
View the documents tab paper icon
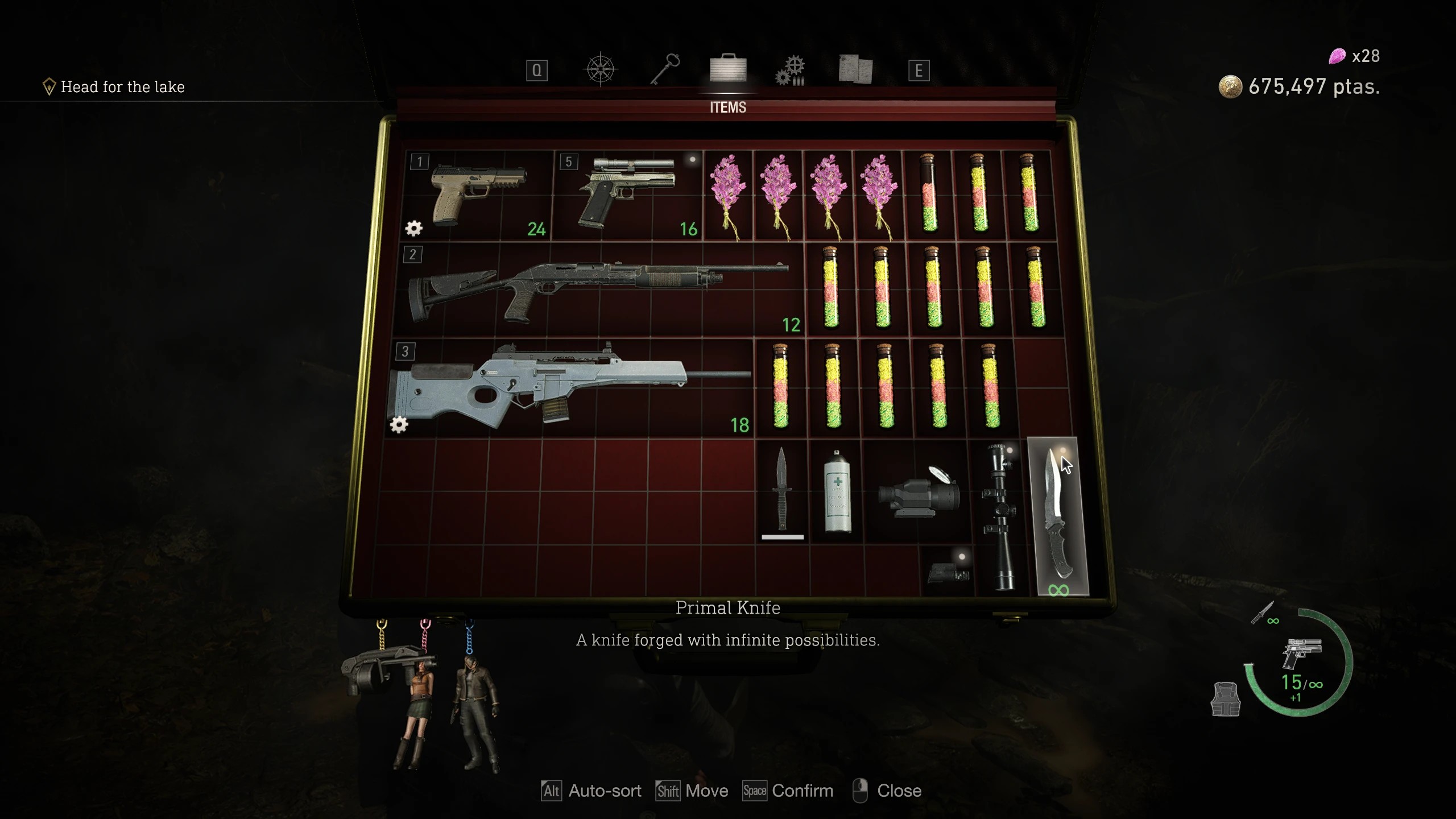point(857,68)
